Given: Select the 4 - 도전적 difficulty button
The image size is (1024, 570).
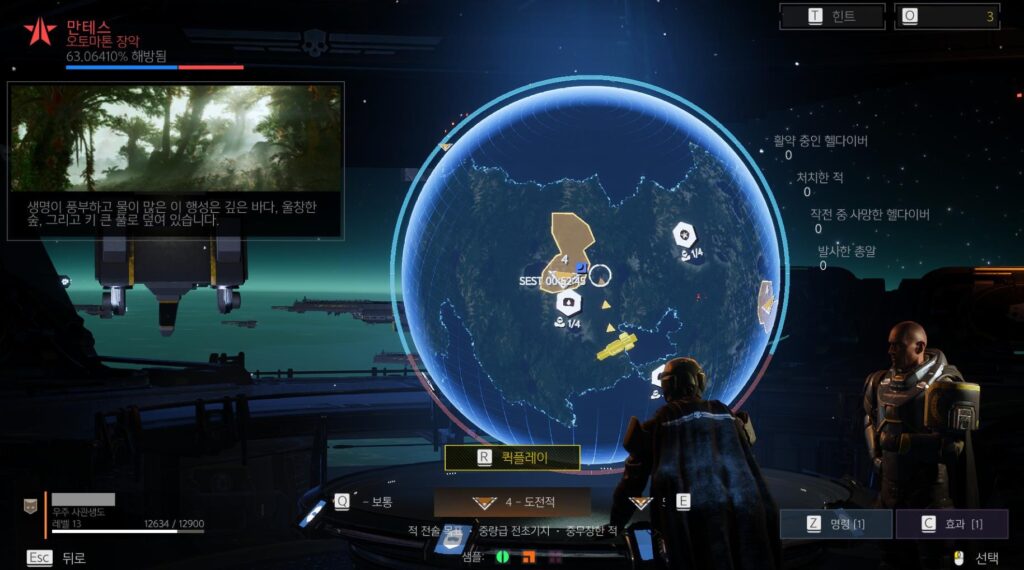Looking at the screenshot, I should coord(512,502).
